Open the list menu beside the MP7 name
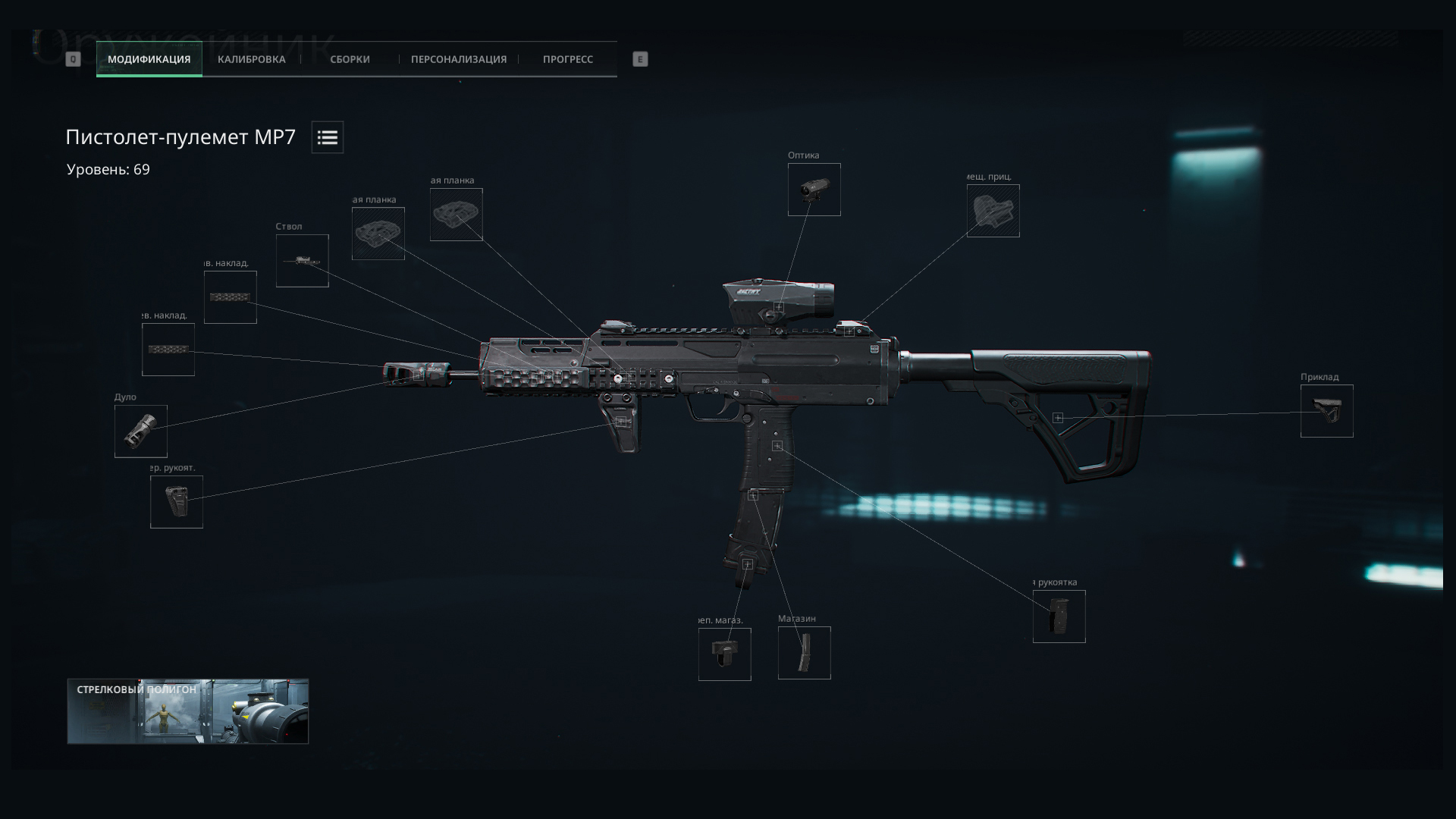This screenshot has width=1456, height=819. 328,137
